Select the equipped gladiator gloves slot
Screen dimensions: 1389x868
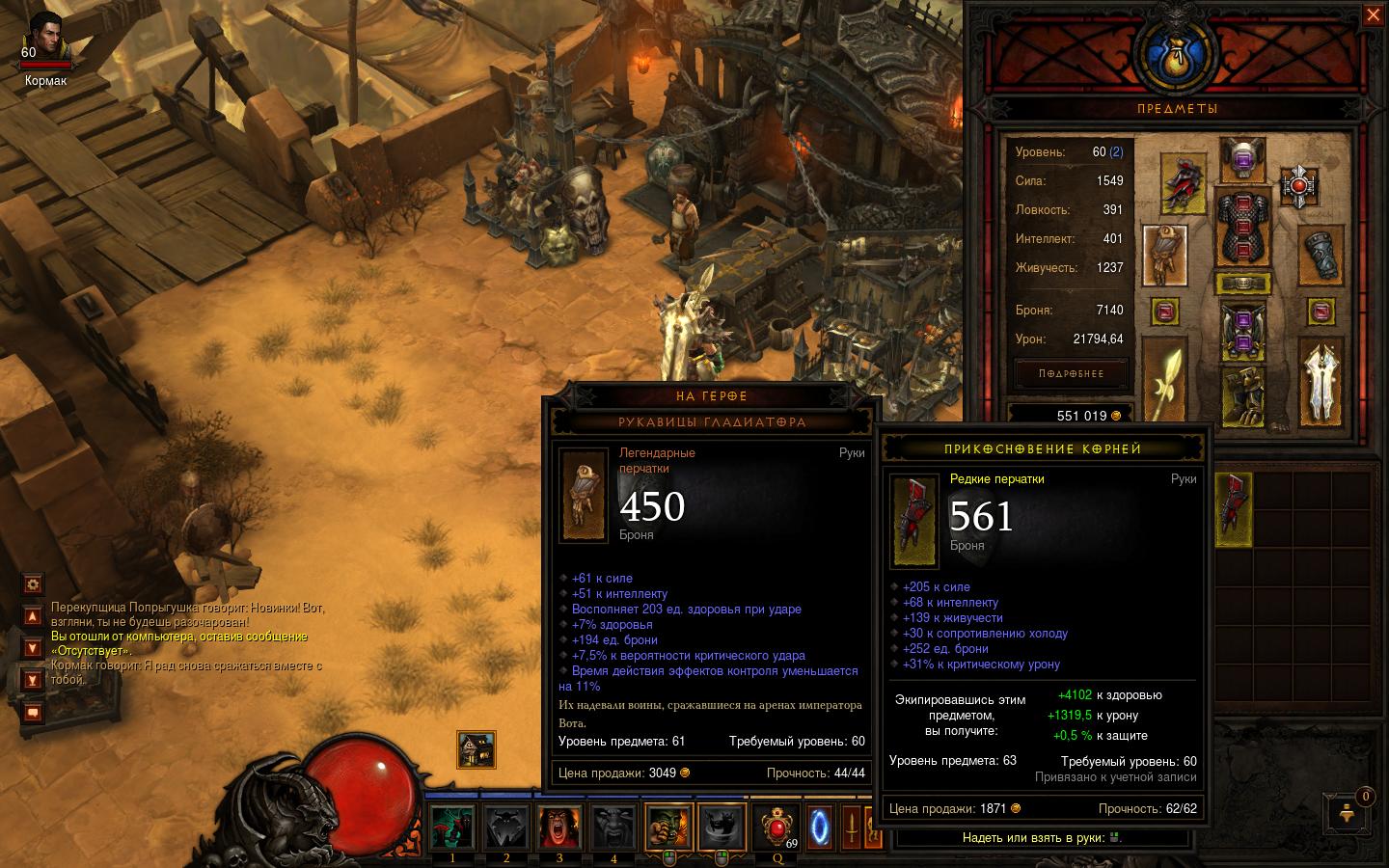click(x=1165, y=255)
